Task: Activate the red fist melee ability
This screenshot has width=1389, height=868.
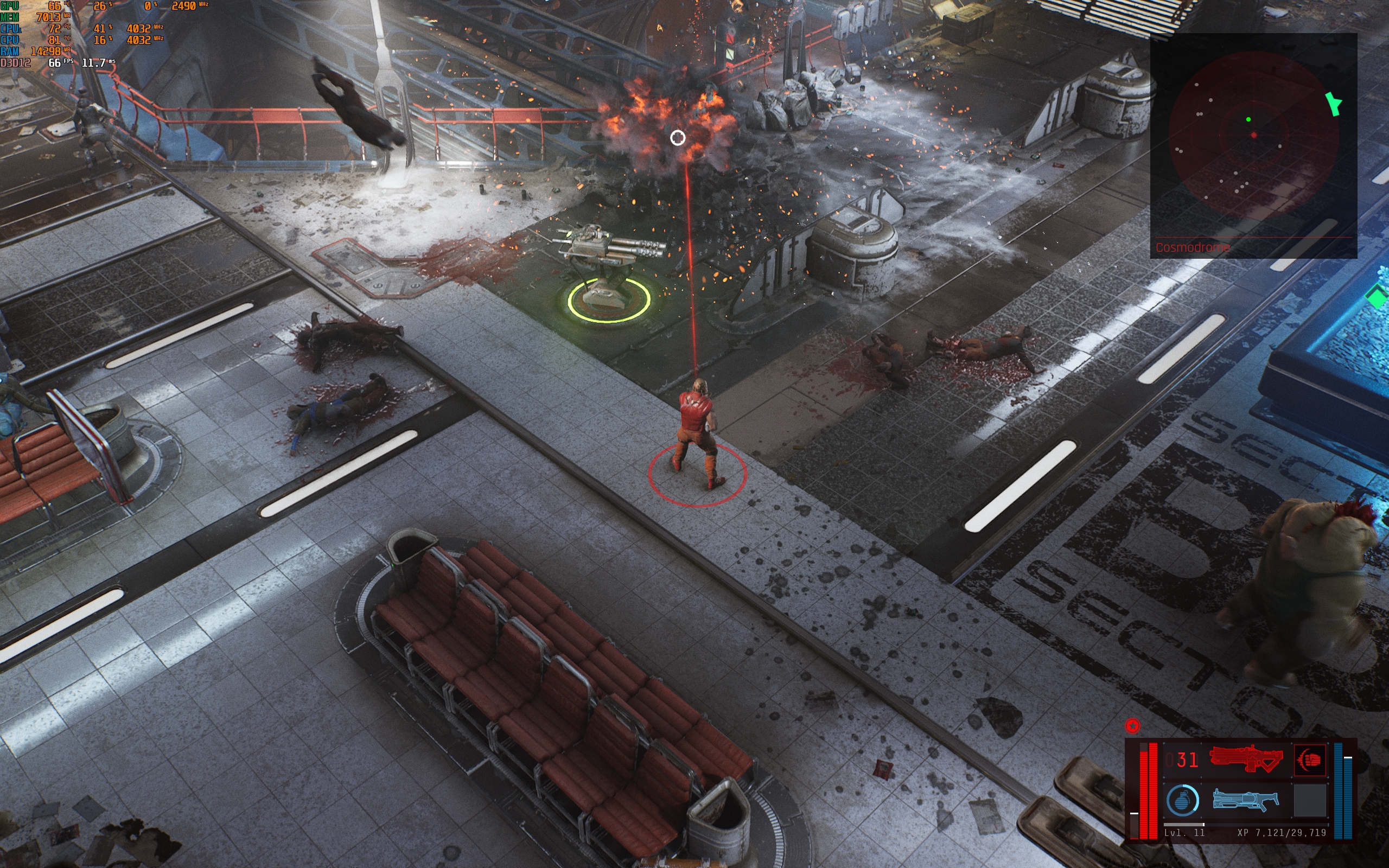Action: click(1310, 759)
